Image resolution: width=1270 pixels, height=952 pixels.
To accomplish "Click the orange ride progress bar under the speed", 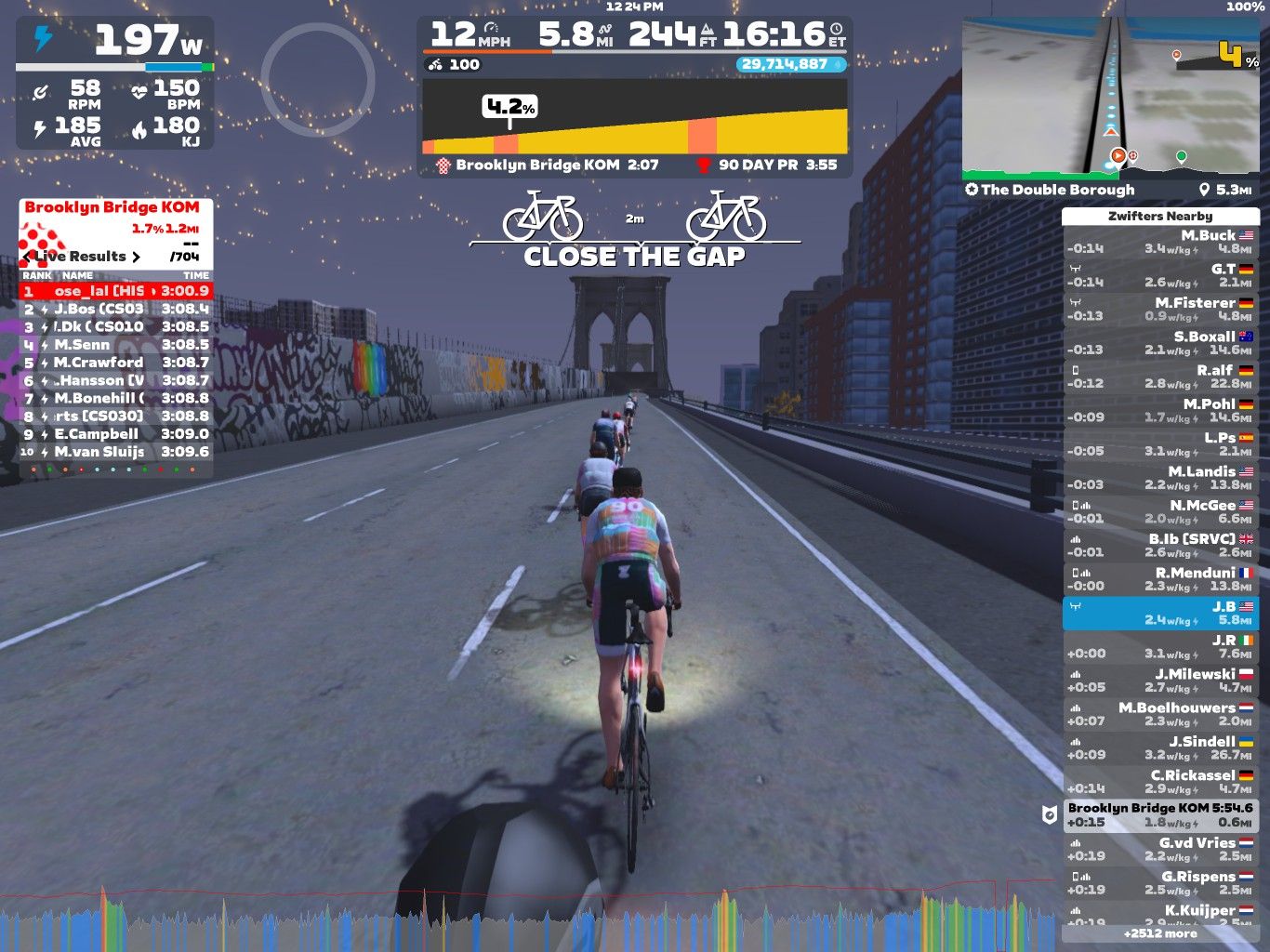I will [x=483, y=51].
